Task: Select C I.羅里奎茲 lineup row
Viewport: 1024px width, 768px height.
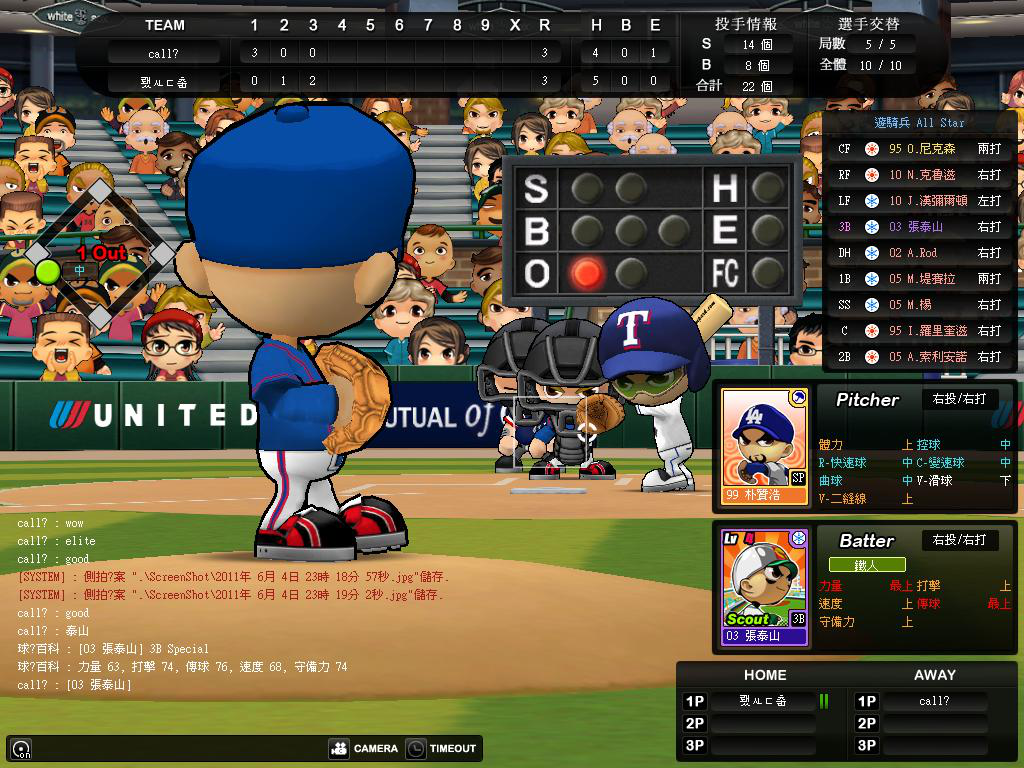Action: click(x=920, y=331)
